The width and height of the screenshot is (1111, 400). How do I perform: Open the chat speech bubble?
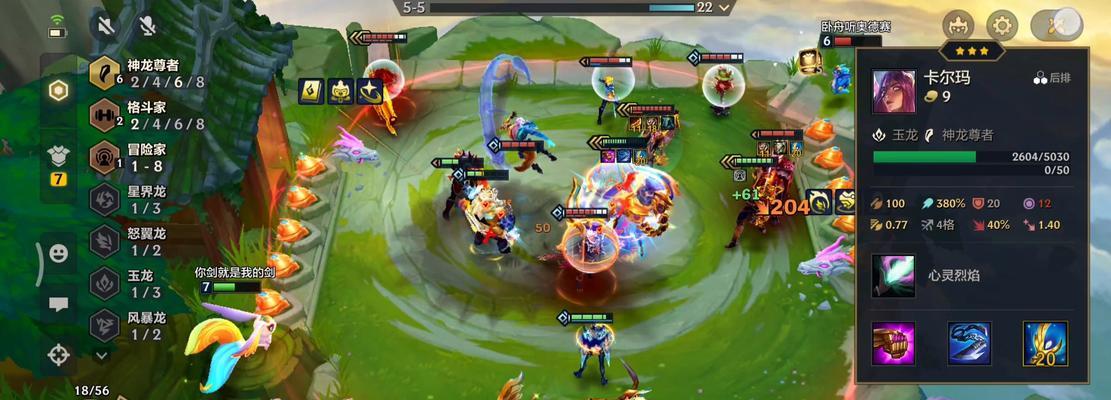pyautogui.click(x=59, y=304)
